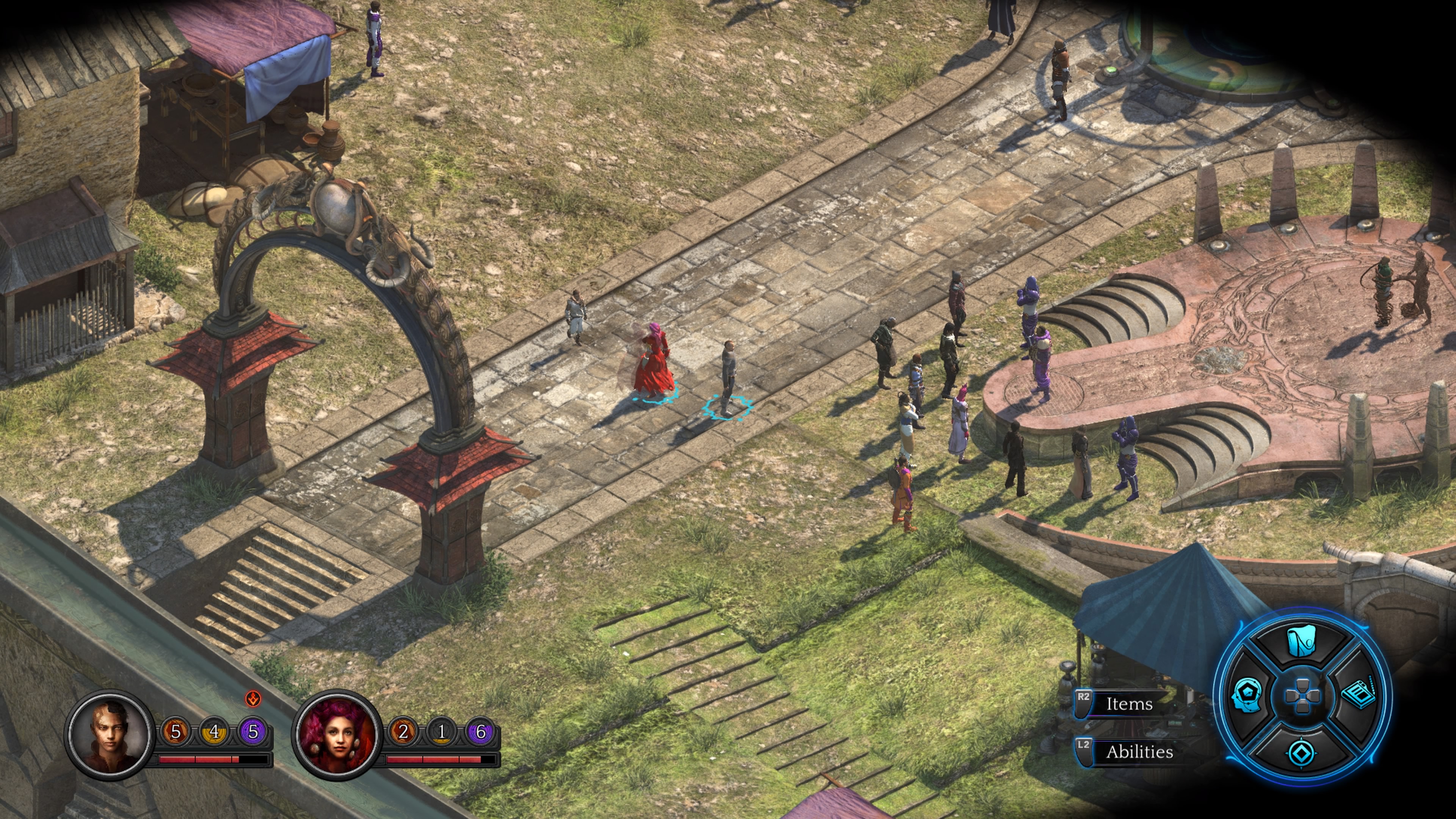Inspect the red status effect icon

pyautogui.click(x=253, y=699)
